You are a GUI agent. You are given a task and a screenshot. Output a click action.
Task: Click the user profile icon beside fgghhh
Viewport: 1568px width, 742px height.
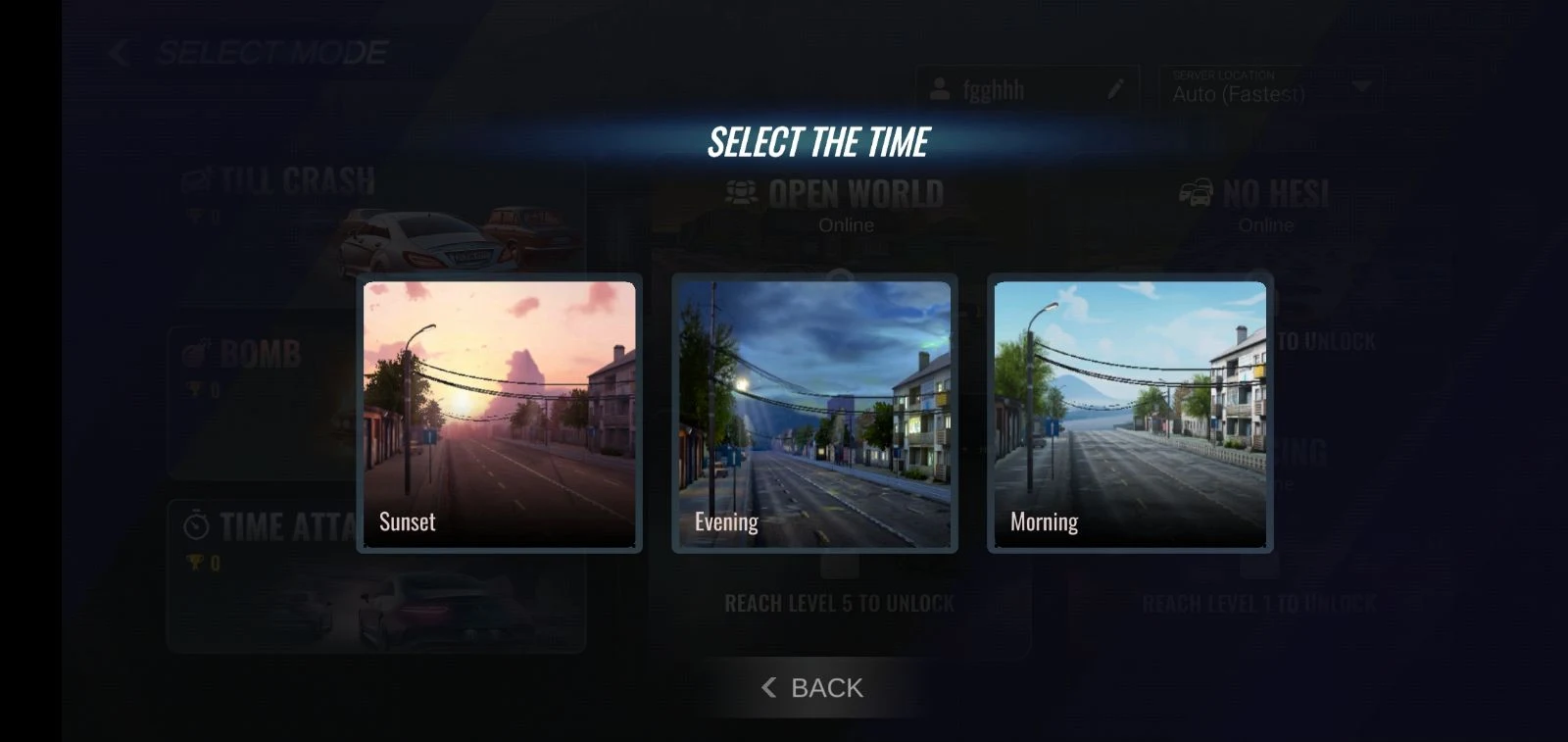coord(940,90)
